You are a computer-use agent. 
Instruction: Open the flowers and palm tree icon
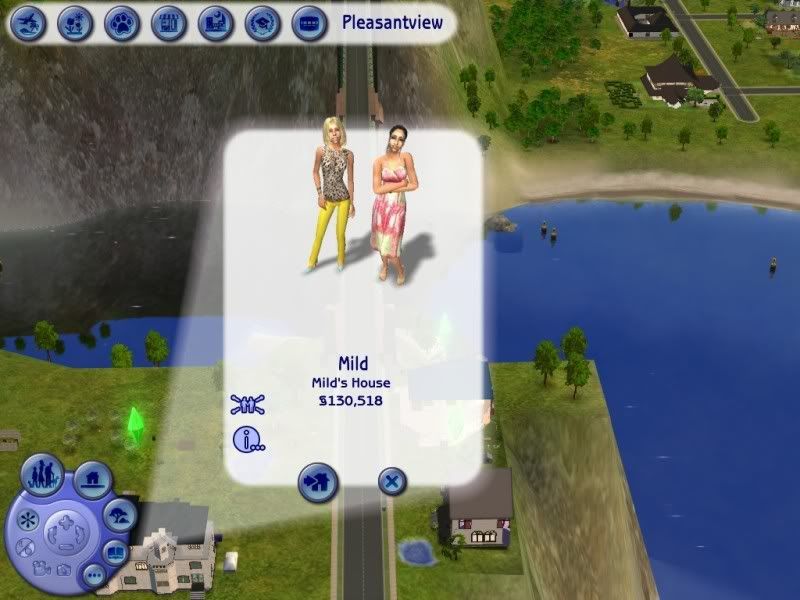click(74, 22)
